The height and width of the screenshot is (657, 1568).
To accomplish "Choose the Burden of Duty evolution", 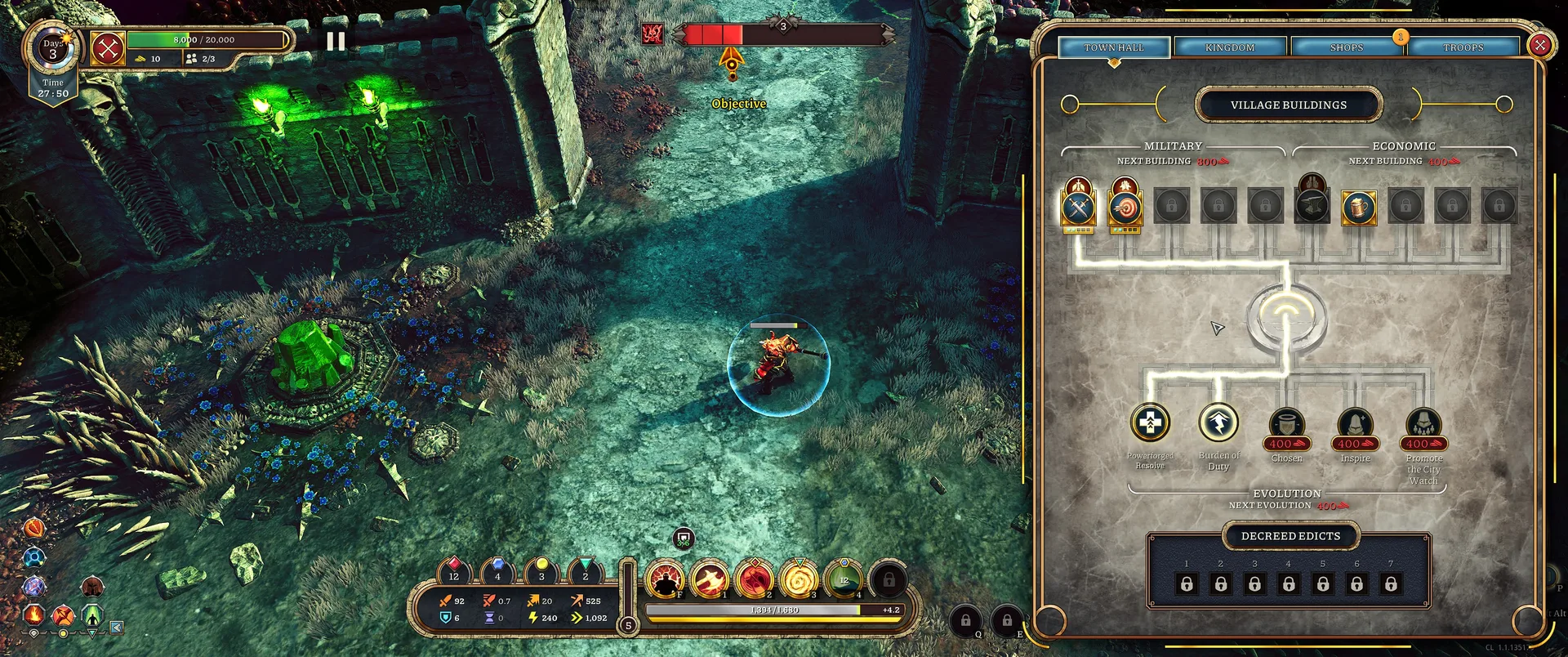I will coord(1218,422).
